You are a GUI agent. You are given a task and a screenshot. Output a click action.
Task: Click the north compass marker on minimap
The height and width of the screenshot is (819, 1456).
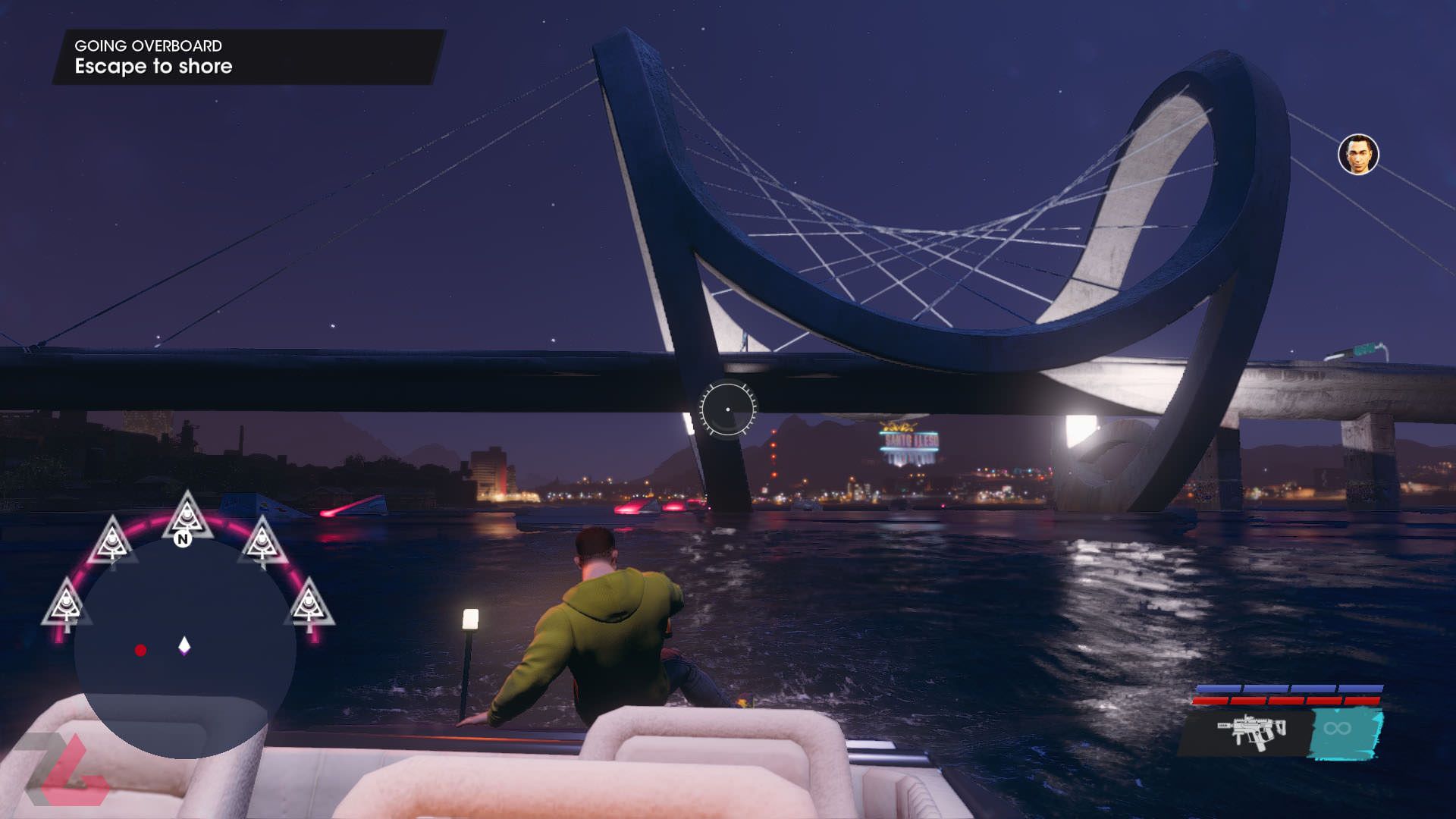pos(182,539)
